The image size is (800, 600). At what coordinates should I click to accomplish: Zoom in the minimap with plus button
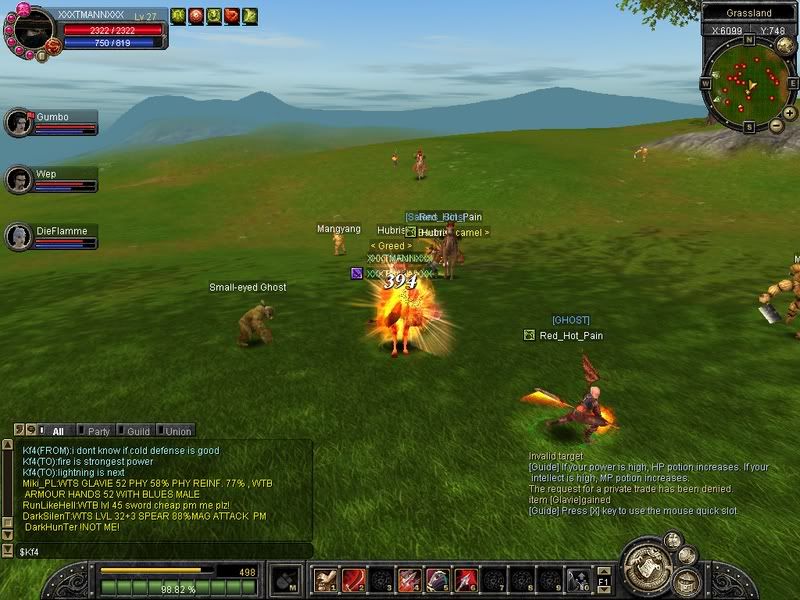[x=790, y=113]
